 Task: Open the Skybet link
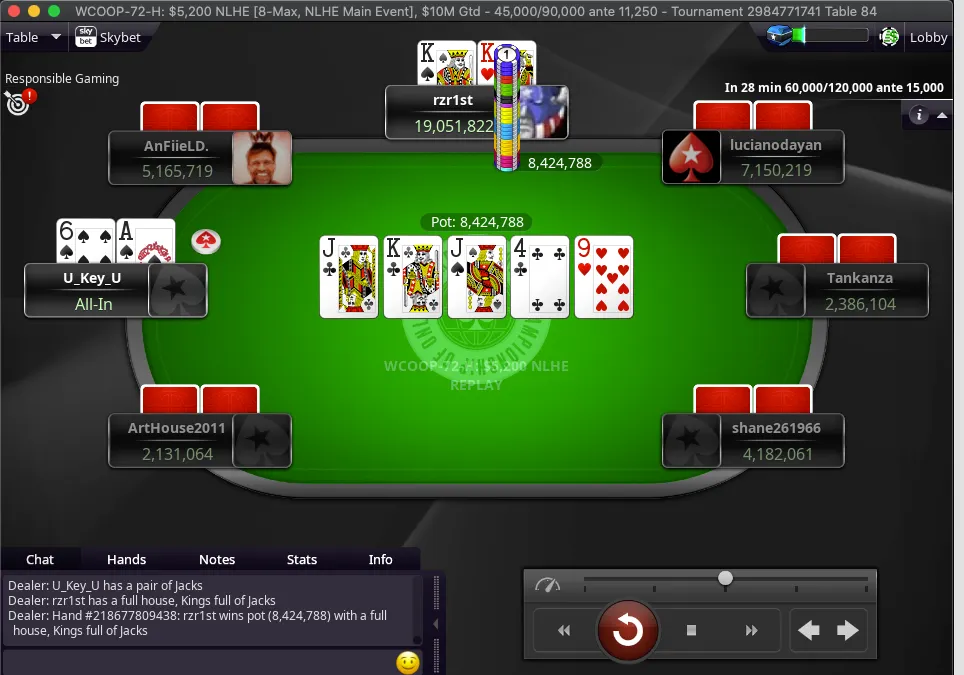click(108, 38)
